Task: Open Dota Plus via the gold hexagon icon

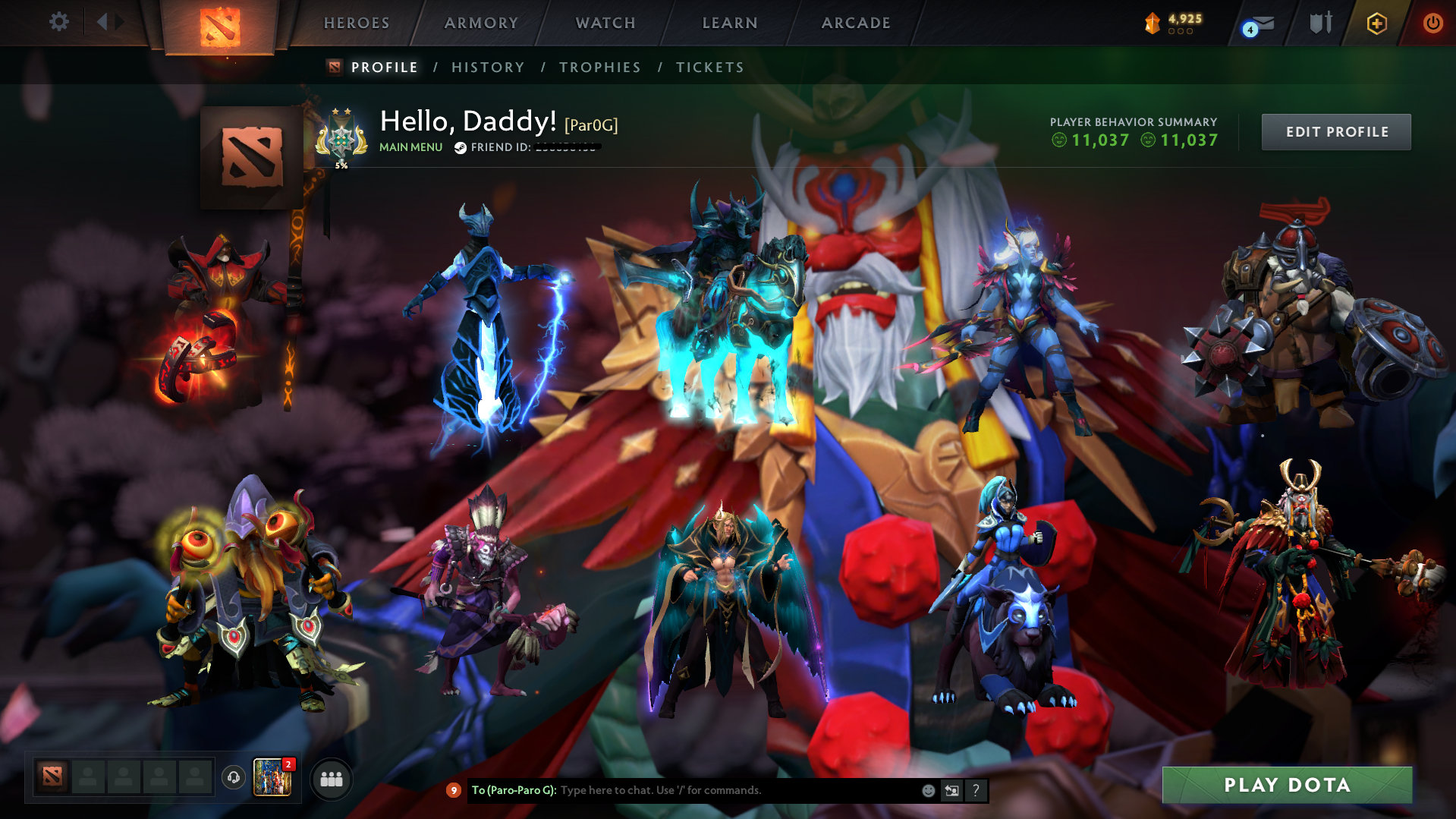Action: pyautogui.click(x=1376, y=23)
